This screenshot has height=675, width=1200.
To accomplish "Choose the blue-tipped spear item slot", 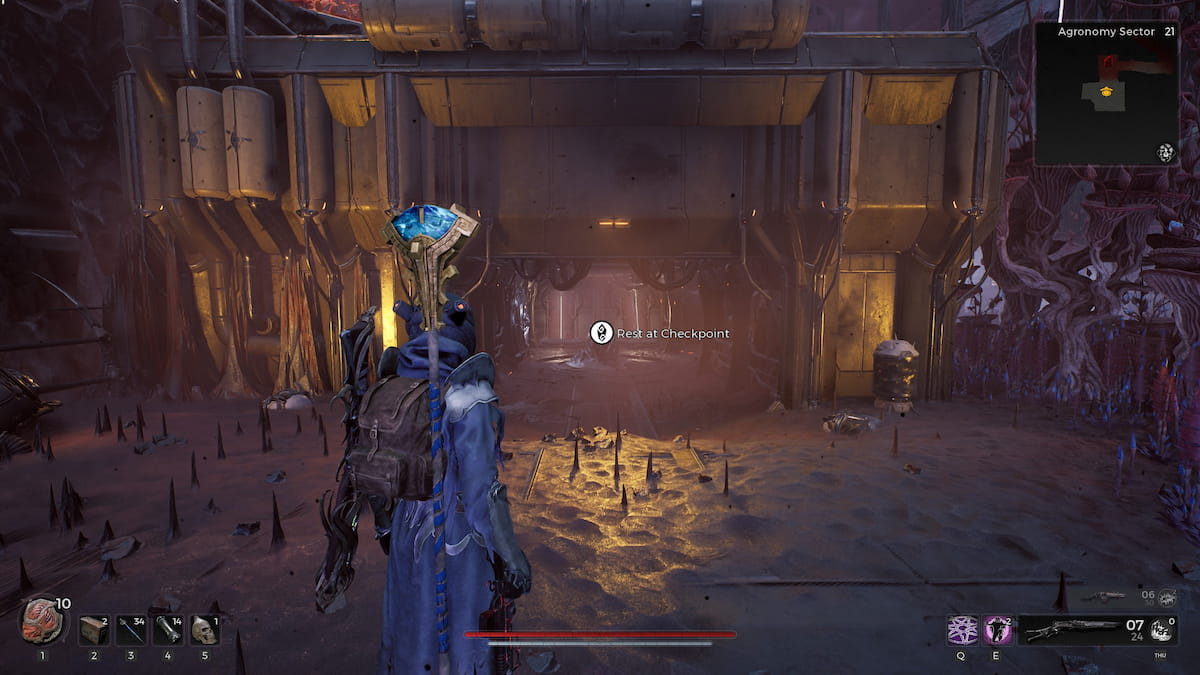I will [x=131, y=630].
